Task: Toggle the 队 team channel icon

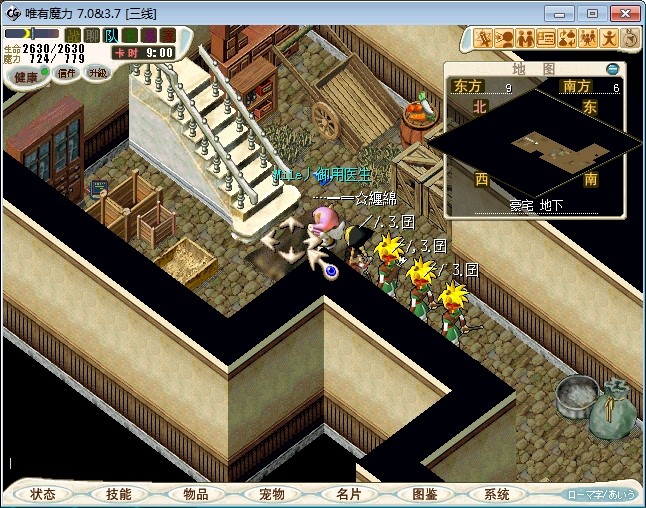Action: (x=110, y=36)
